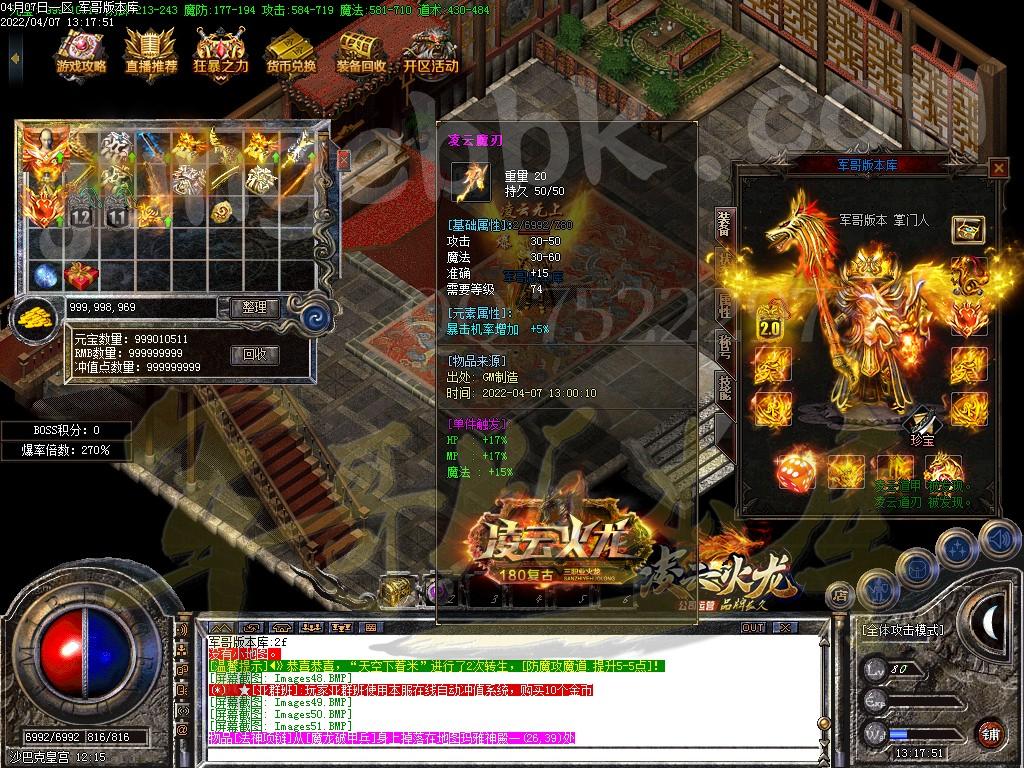1024x768 pixels.
Task: Open the treasure chest icon in character panel
Action: click(x=967, y=229)
